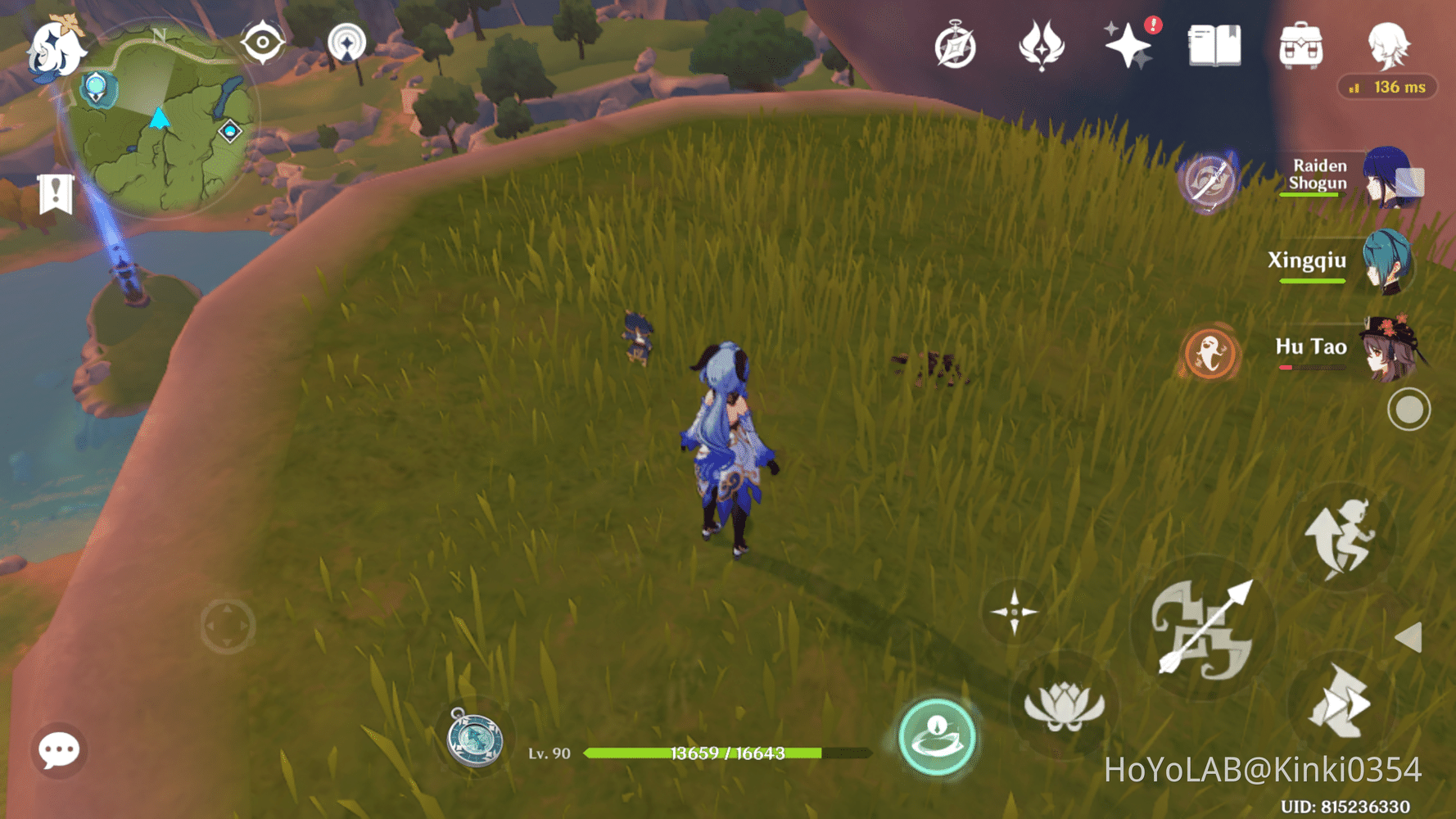Open the Quest book icon
Image resolution: width=1456 pixels, height=819 pixels.
pyautogui.click(x=1214, y=47)
